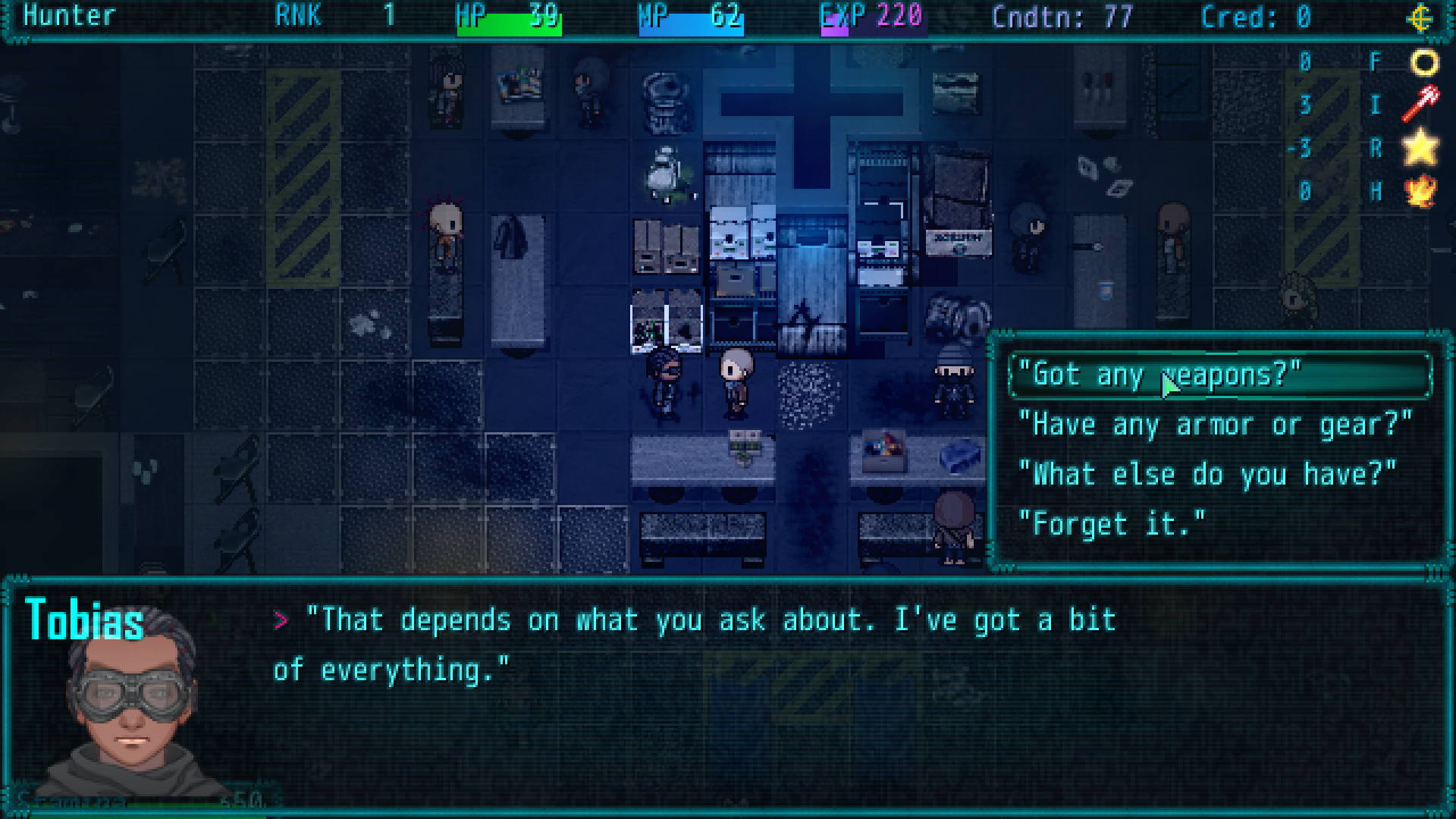This screenshot has height=819, width=1456.
Task: Click the Hunter name label
Action: coord(68,17)
